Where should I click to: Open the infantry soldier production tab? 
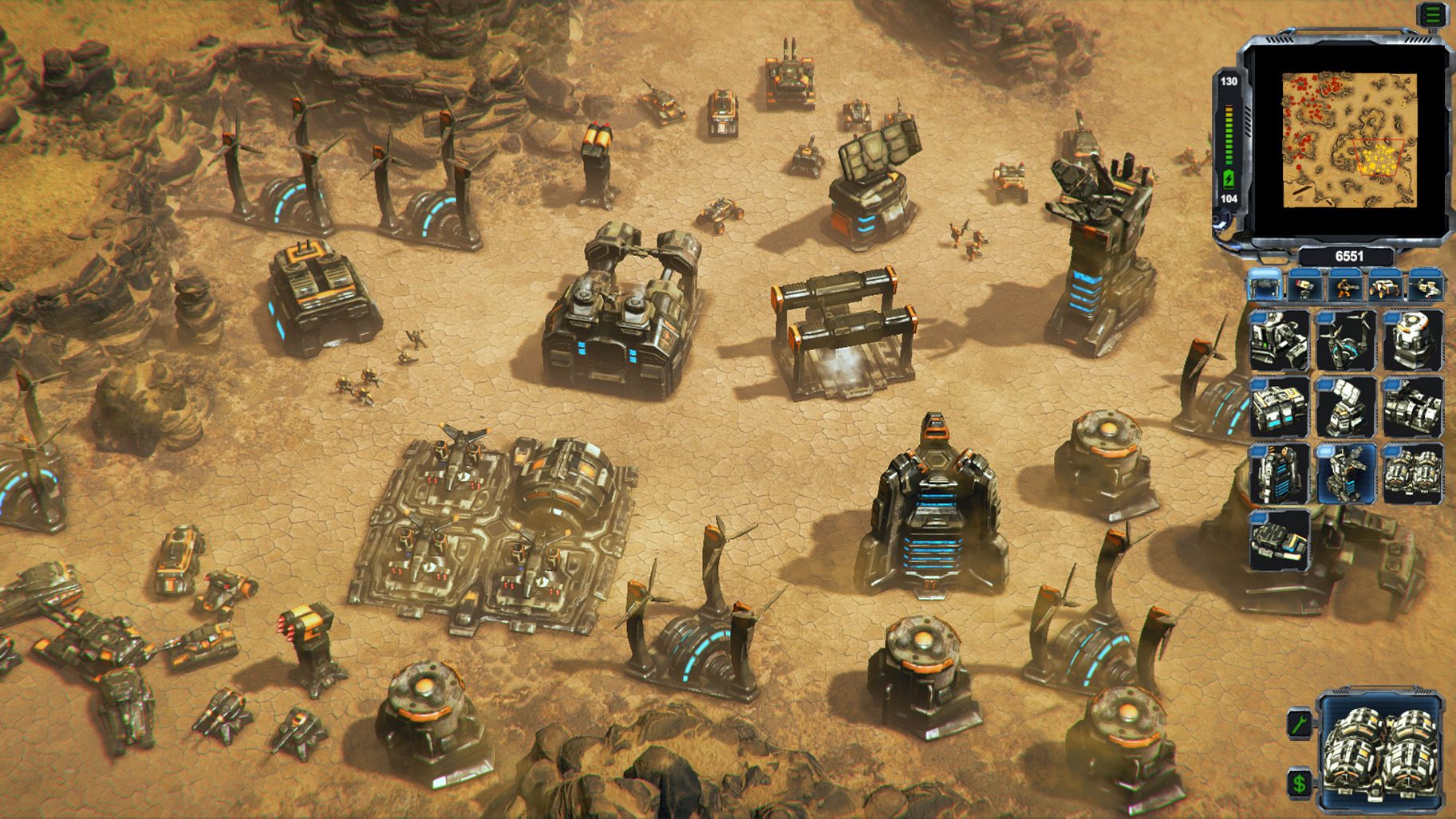(x=1346, y=285)
